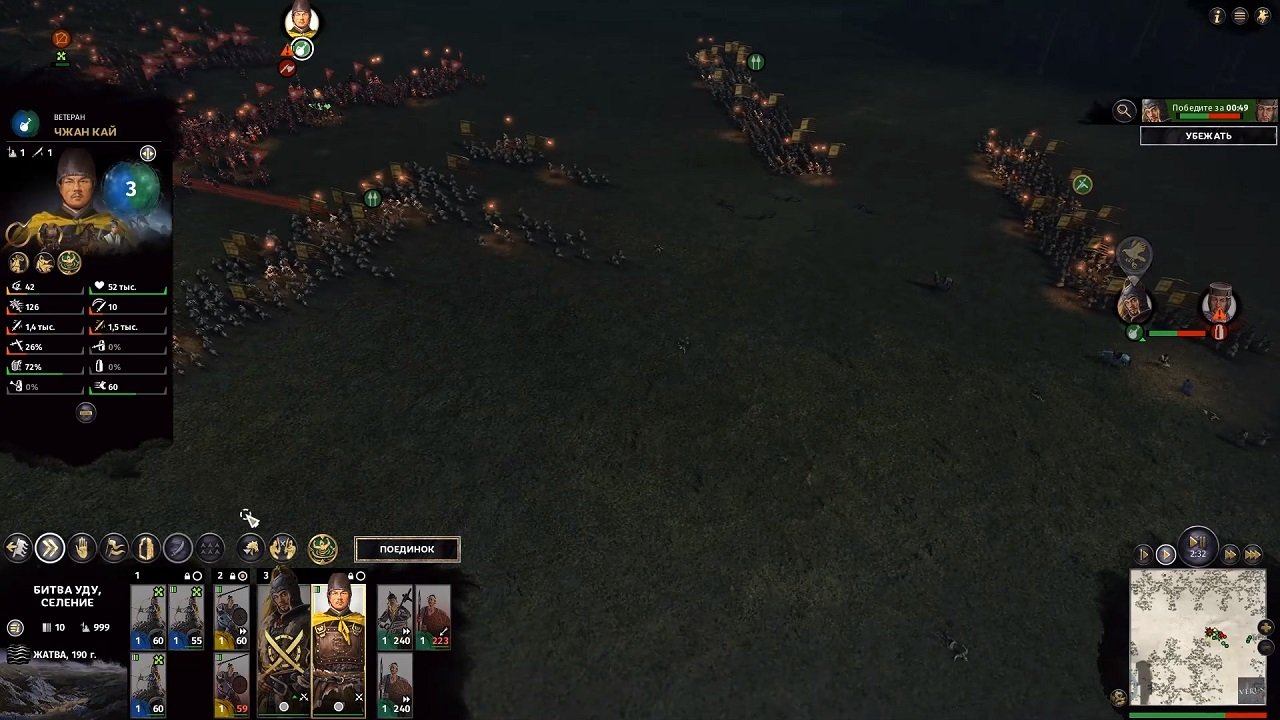Click the victory countdown progress bar
1280x720 pixels.
(x=1209, y=116)
